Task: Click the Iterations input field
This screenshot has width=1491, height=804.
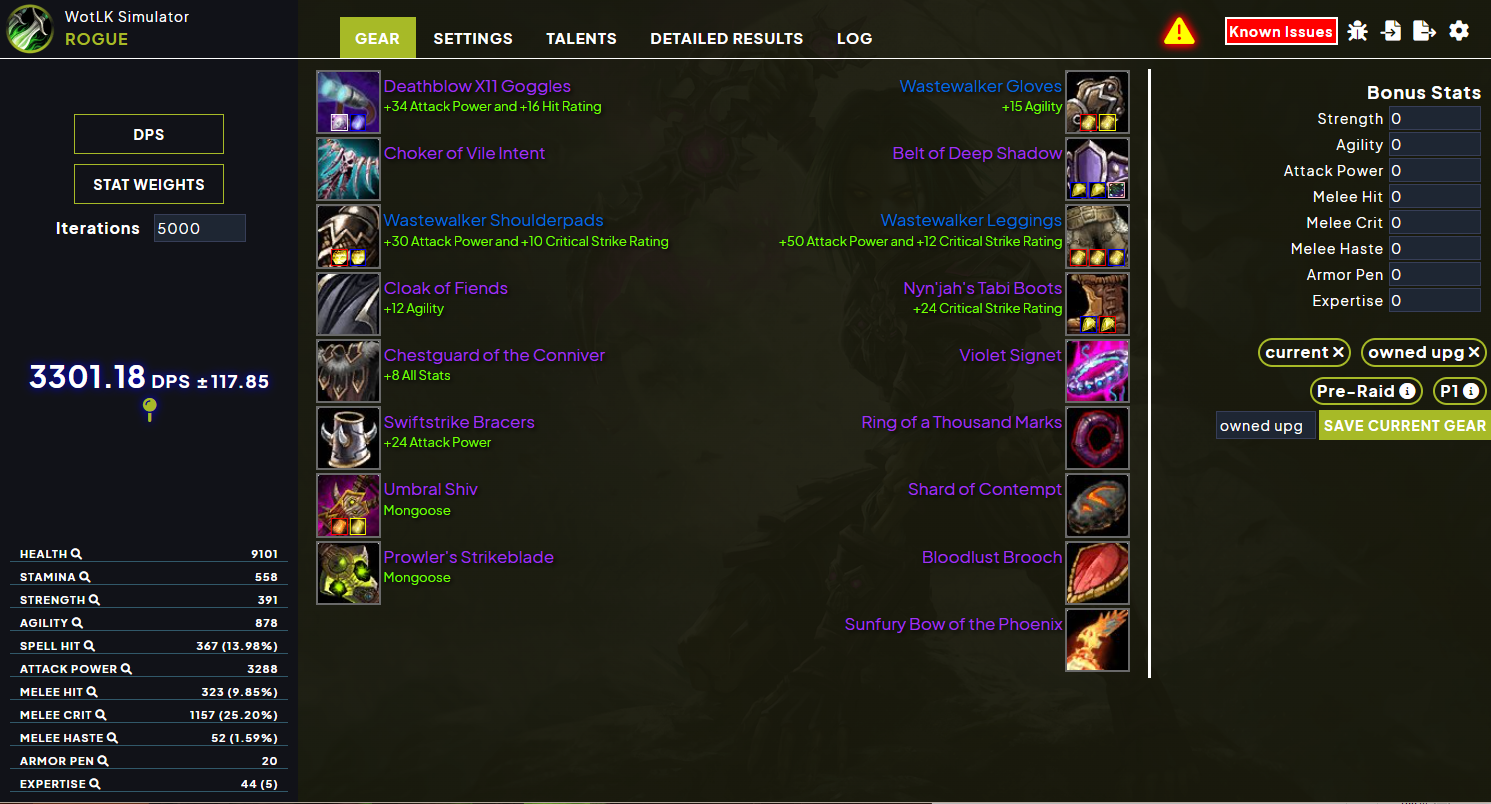Action: 199,228
